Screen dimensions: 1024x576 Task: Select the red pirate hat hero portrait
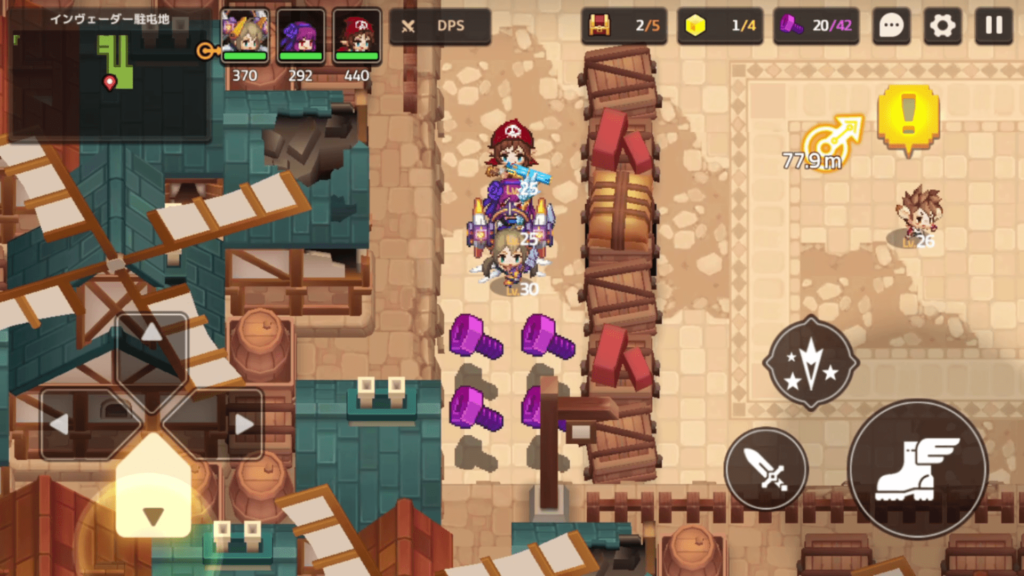coord(357,35)
